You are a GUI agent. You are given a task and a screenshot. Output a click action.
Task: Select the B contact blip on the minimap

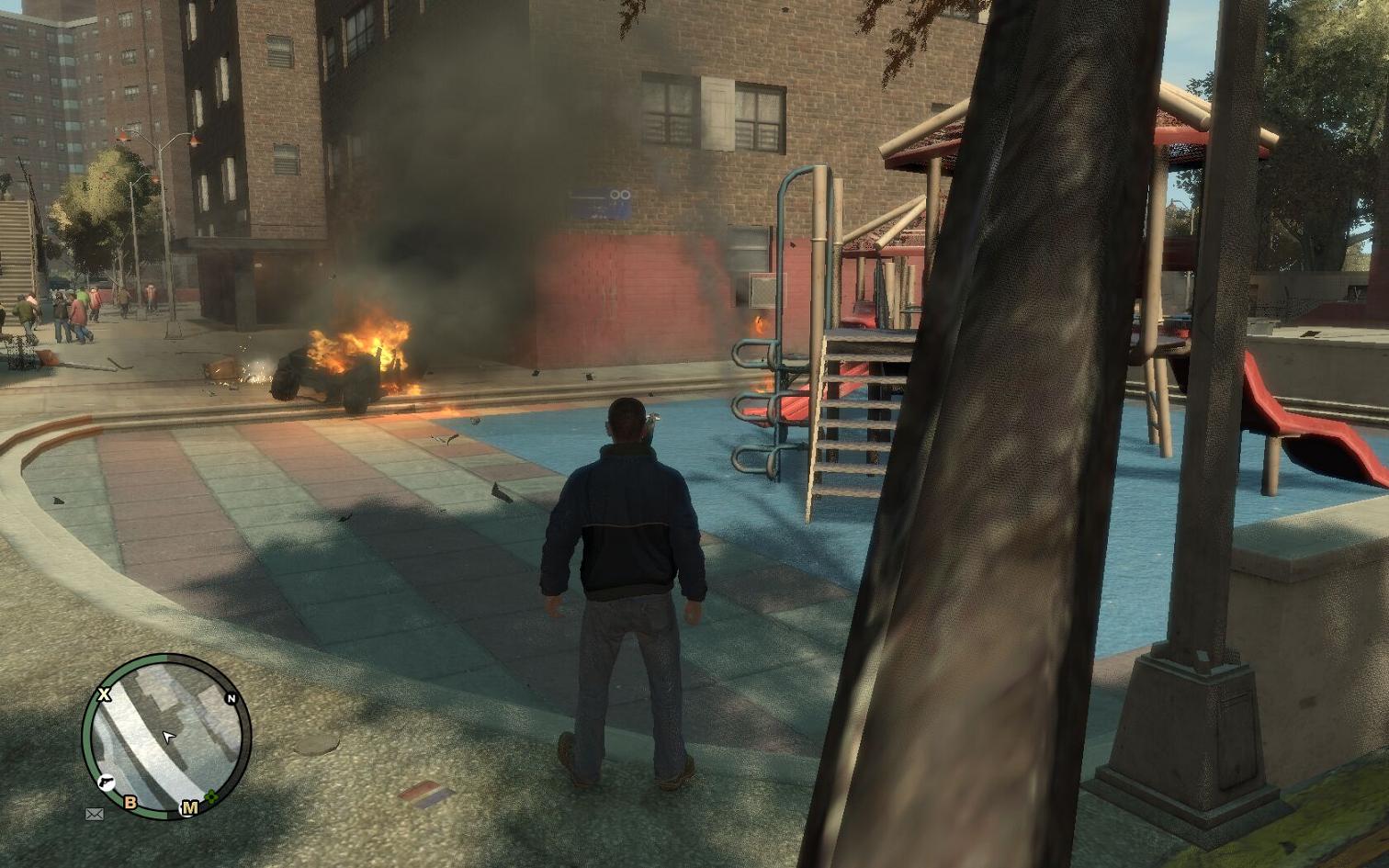(130, 803)
